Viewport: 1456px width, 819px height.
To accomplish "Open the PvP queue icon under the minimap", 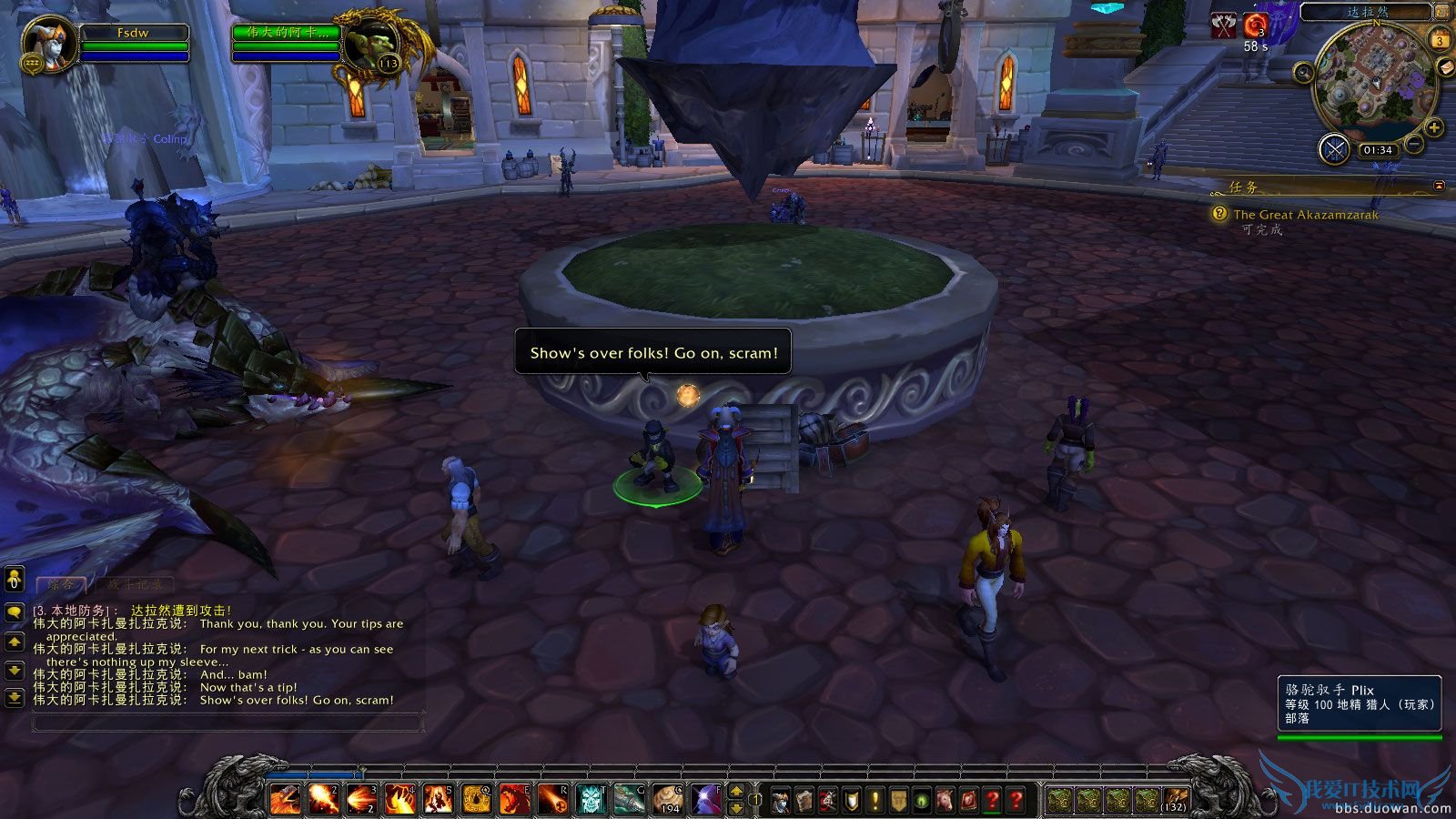I will (x=1334, y=148).
